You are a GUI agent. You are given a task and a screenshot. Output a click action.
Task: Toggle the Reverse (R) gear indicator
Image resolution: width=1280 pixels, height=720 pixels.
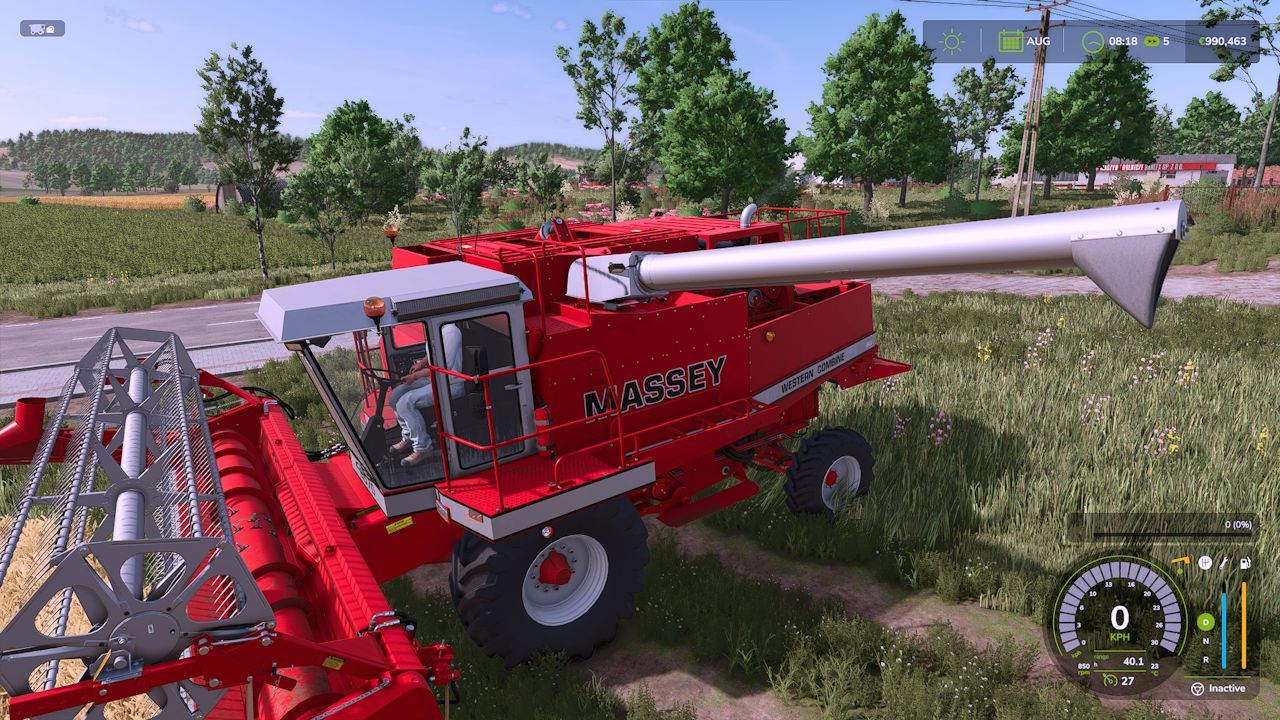tap(1205, 660)
